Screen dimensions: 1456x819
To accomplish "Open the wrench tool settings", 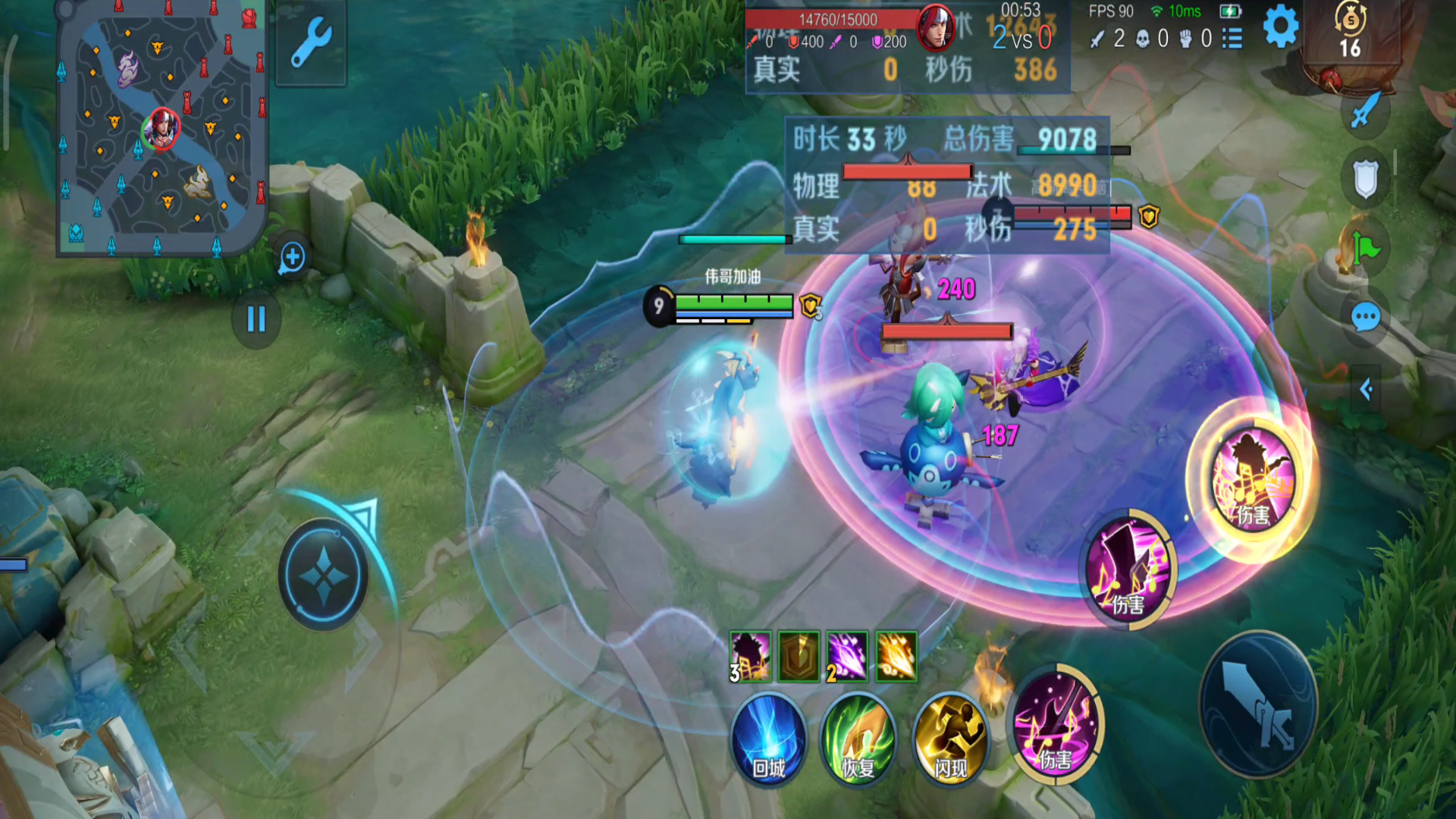I will point(311,43).
